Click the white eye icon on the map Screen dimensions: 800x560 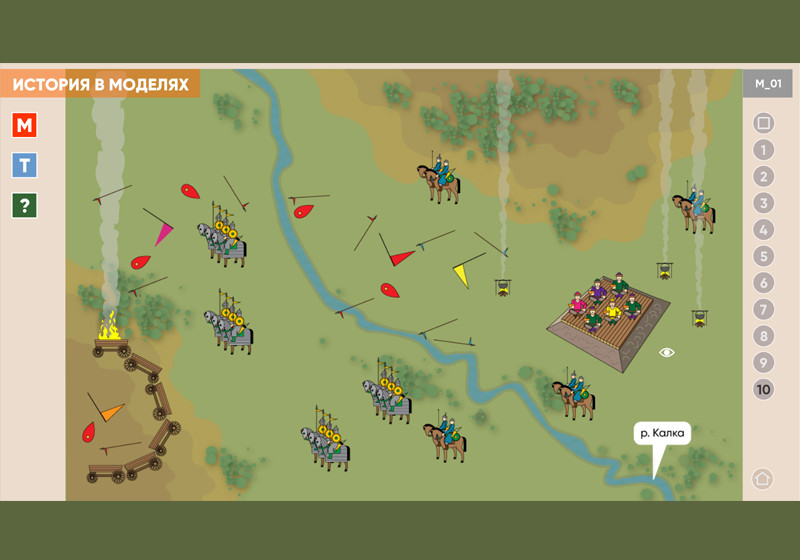point(667,352)
